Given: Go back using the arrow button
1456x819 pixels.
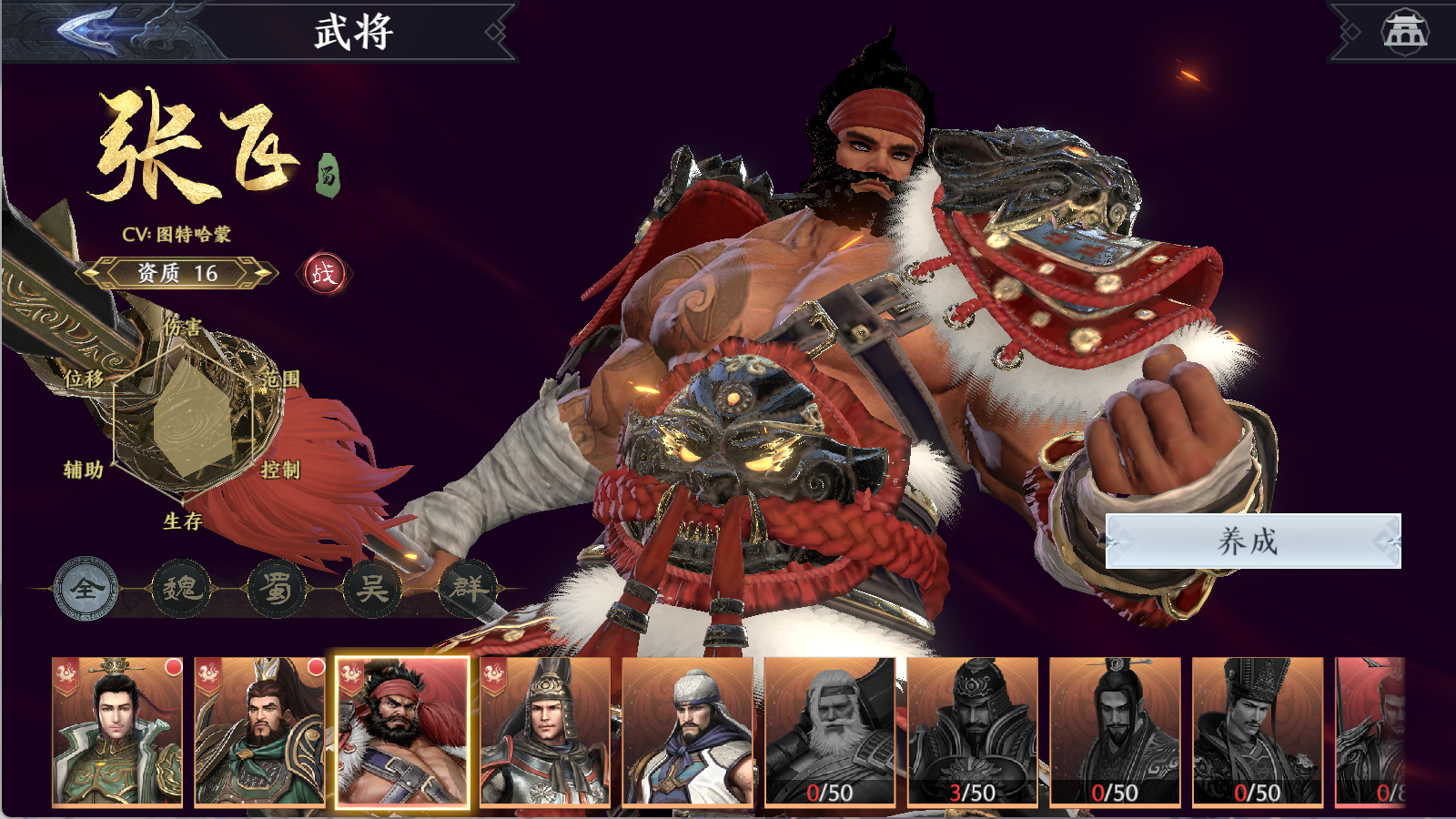Looking at the screenshot, I should point(91,30).
